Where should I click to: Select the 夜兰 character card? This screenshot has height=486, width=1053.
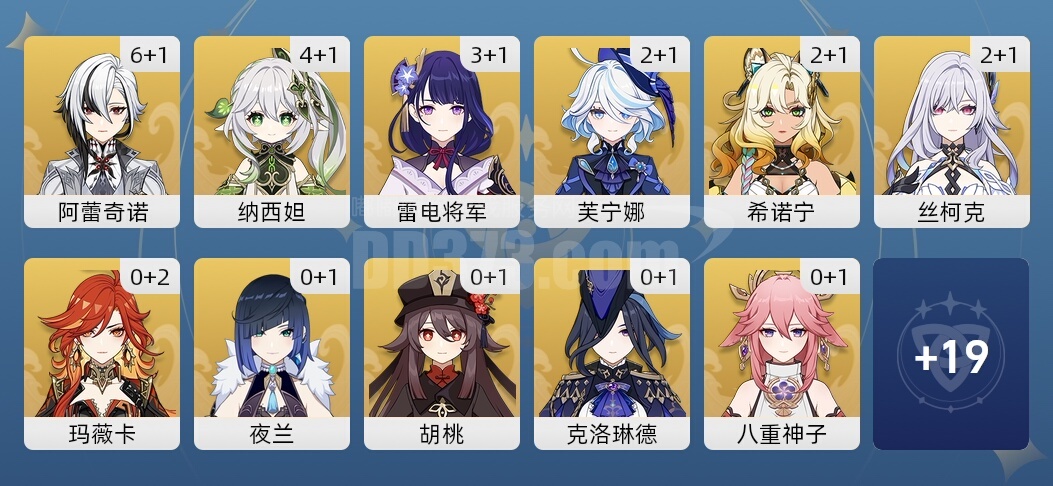pyautogui.click(x=272, y=353)
